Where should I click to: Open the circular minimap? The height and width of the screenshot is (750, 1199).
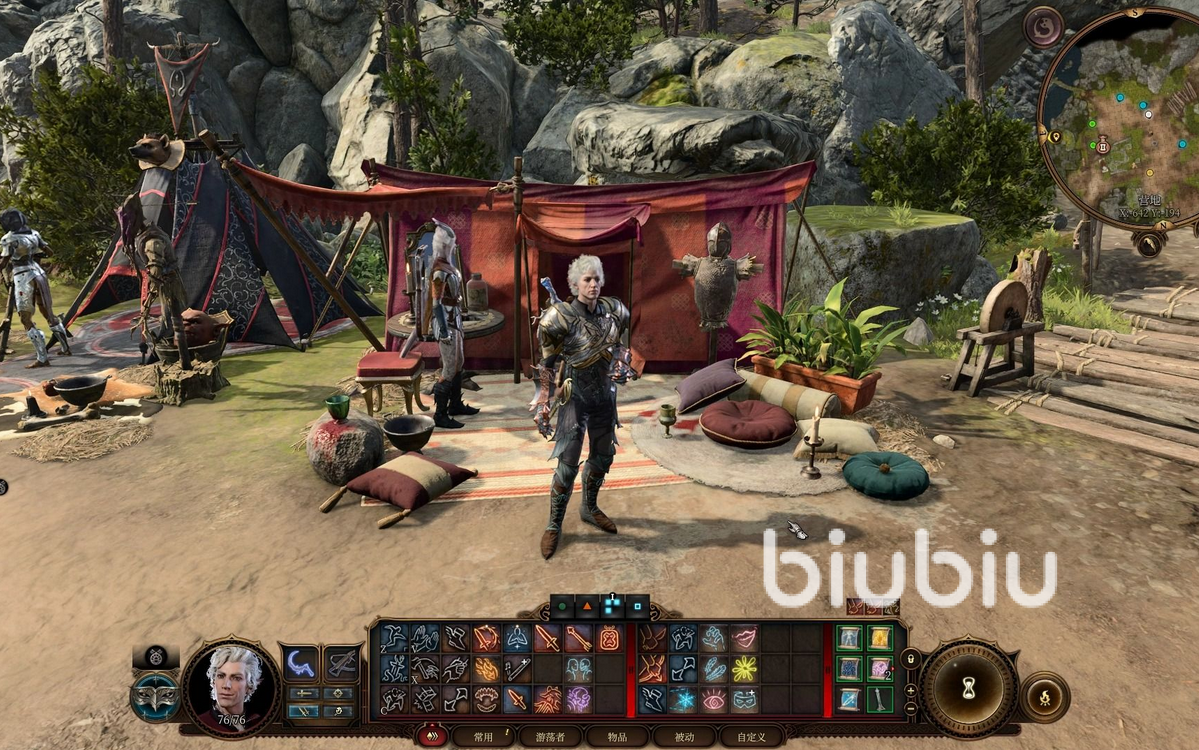tap(1118, 118)
